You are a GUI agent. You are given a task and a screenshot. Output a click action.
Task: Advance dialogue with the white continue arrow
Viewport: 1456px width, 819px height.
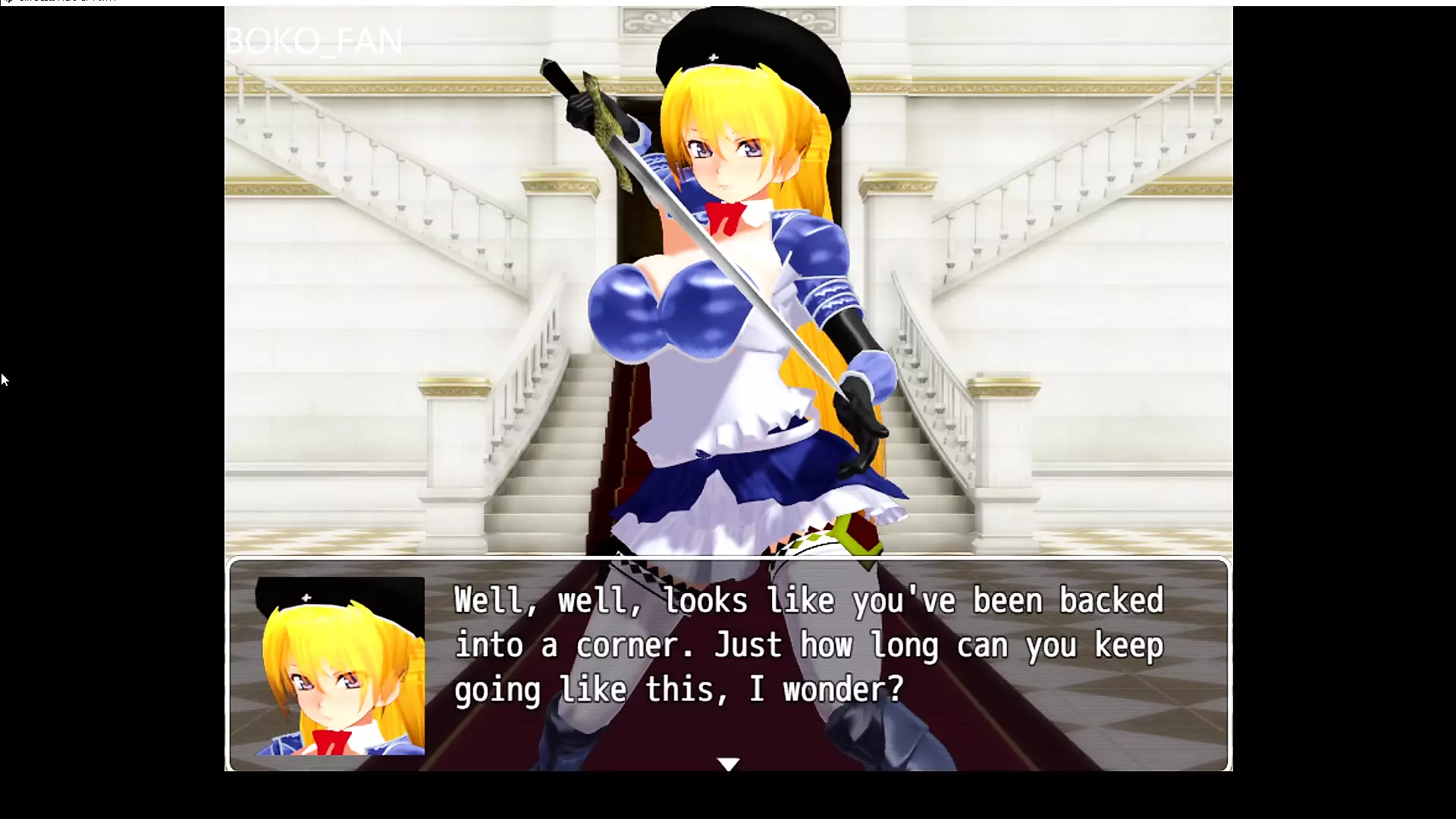728,764
